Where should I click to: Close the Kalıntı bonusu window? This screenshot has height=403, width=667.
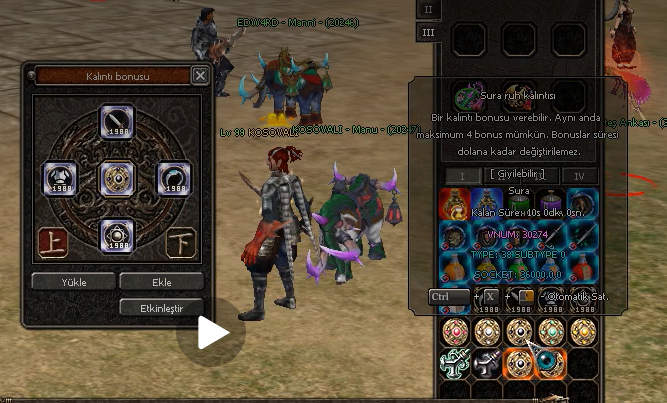coord(200,75)
